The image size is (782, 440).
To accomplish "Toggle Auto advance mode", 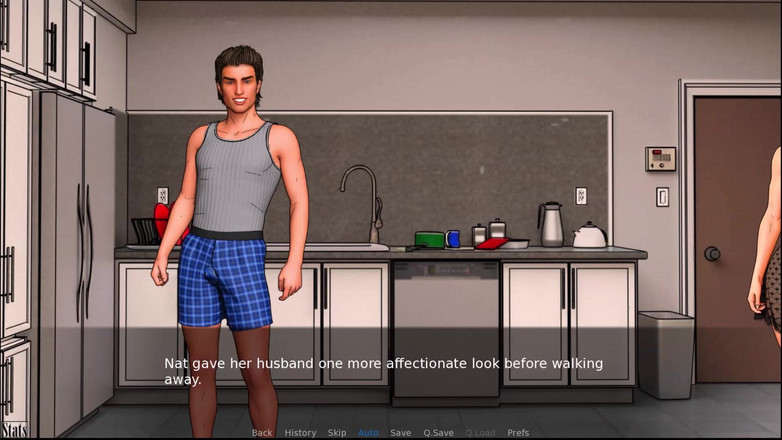I will click(x=368, y=433).
